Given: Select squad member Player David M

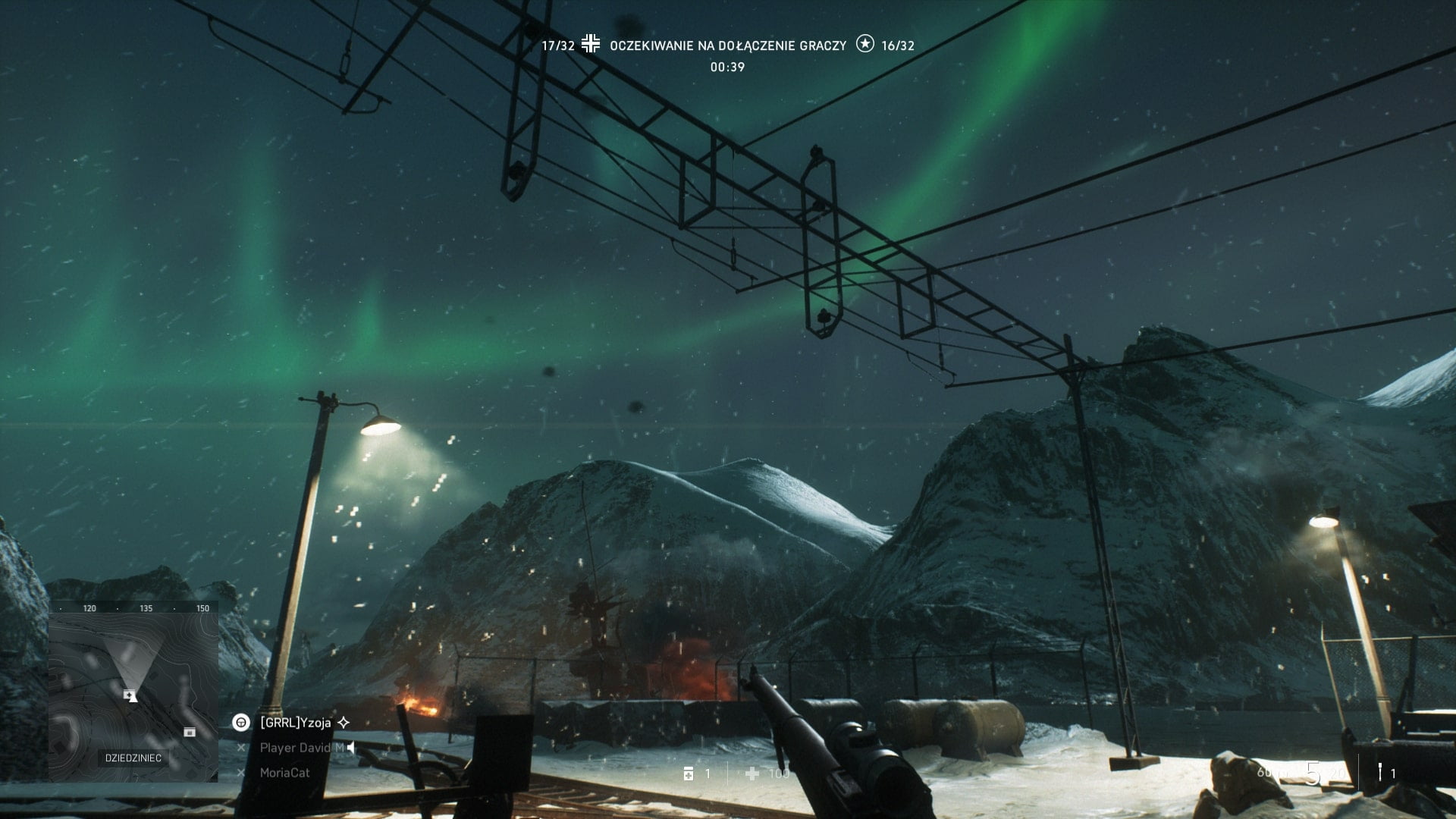Looking at the screenshot, I should tap(301, 748).
